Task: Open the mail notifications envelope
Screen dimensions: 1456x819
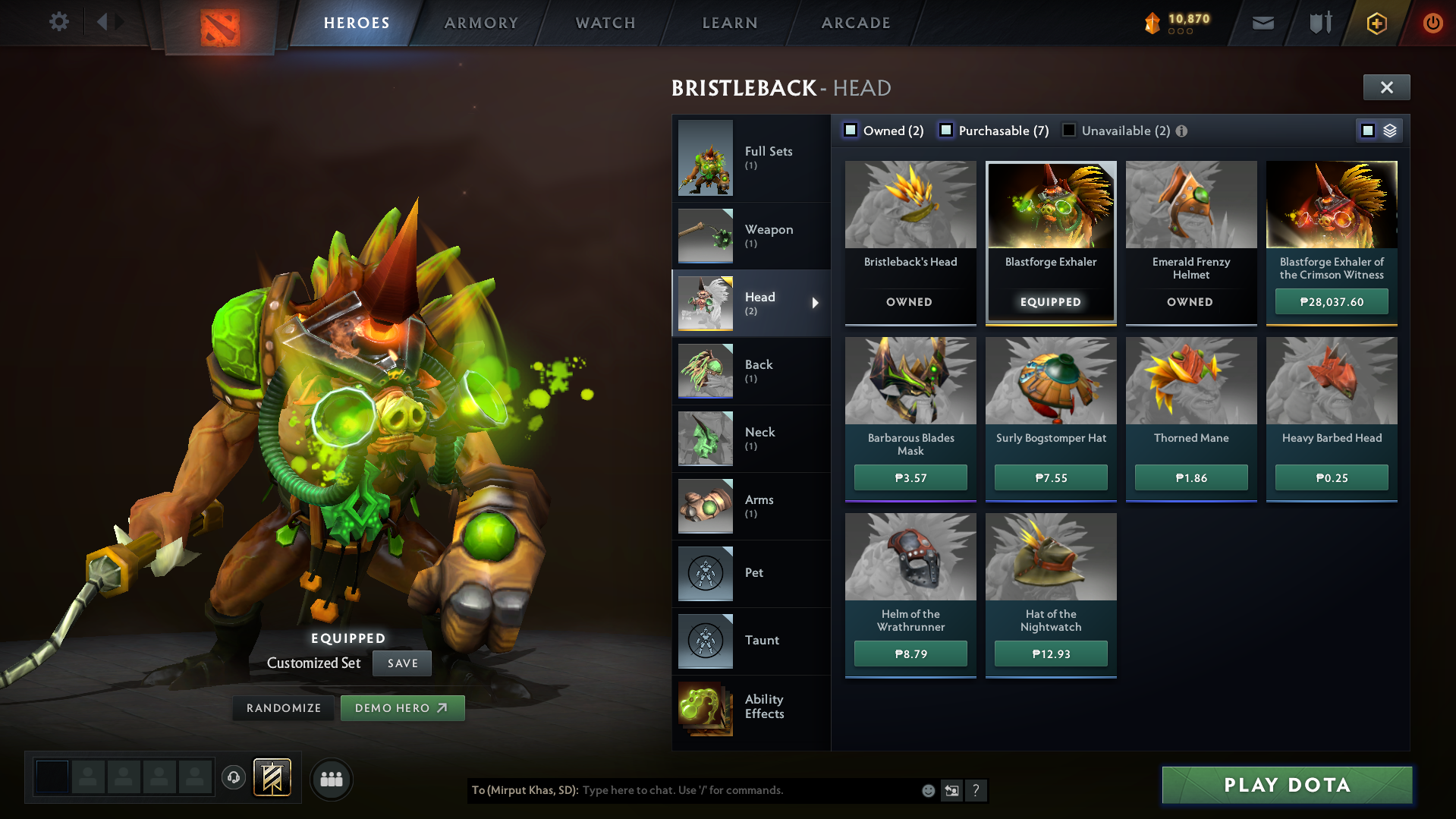Action: click(1263, 23)
